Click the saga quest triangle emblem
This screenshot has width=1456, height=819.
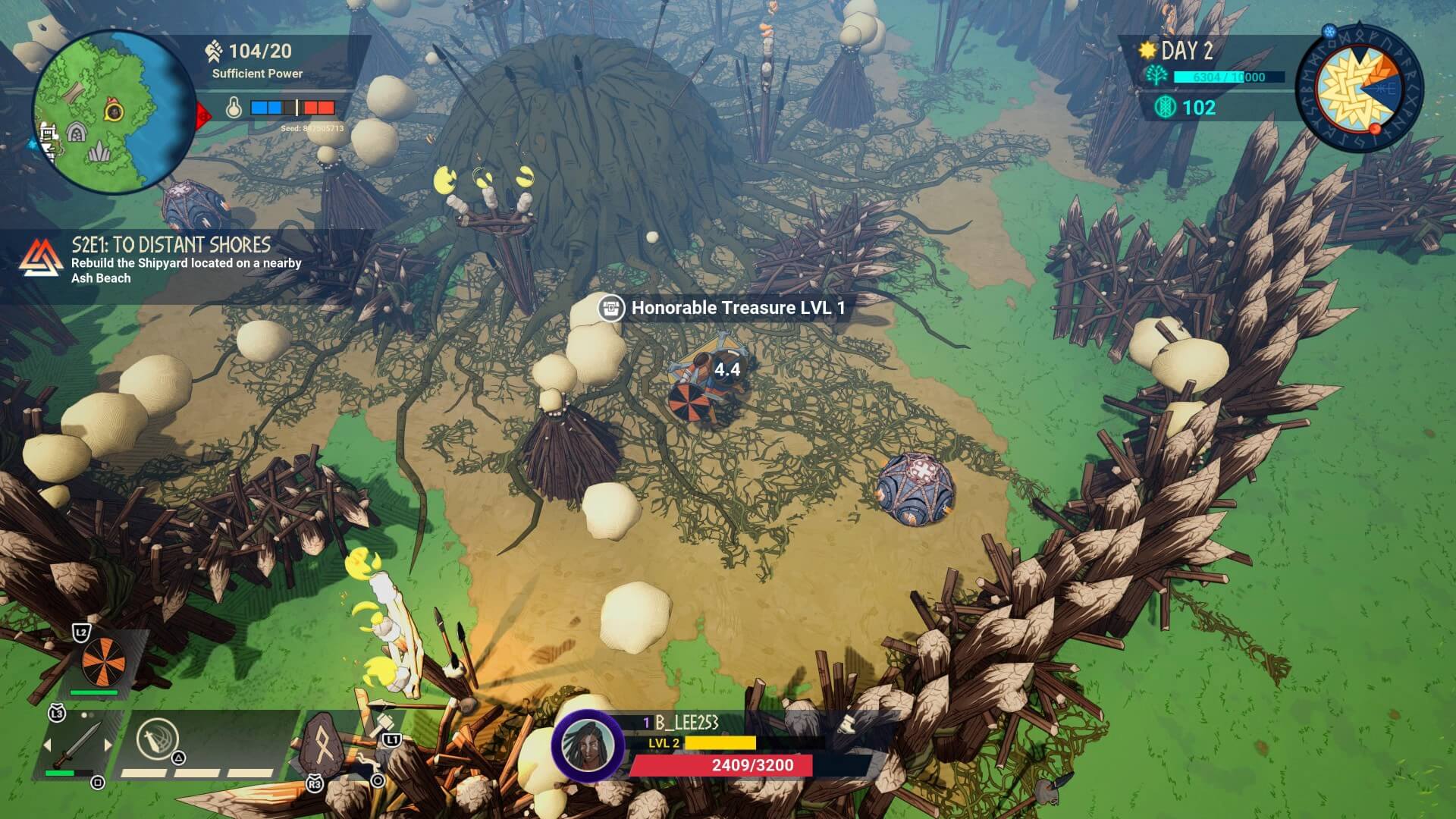coord(41,258)
